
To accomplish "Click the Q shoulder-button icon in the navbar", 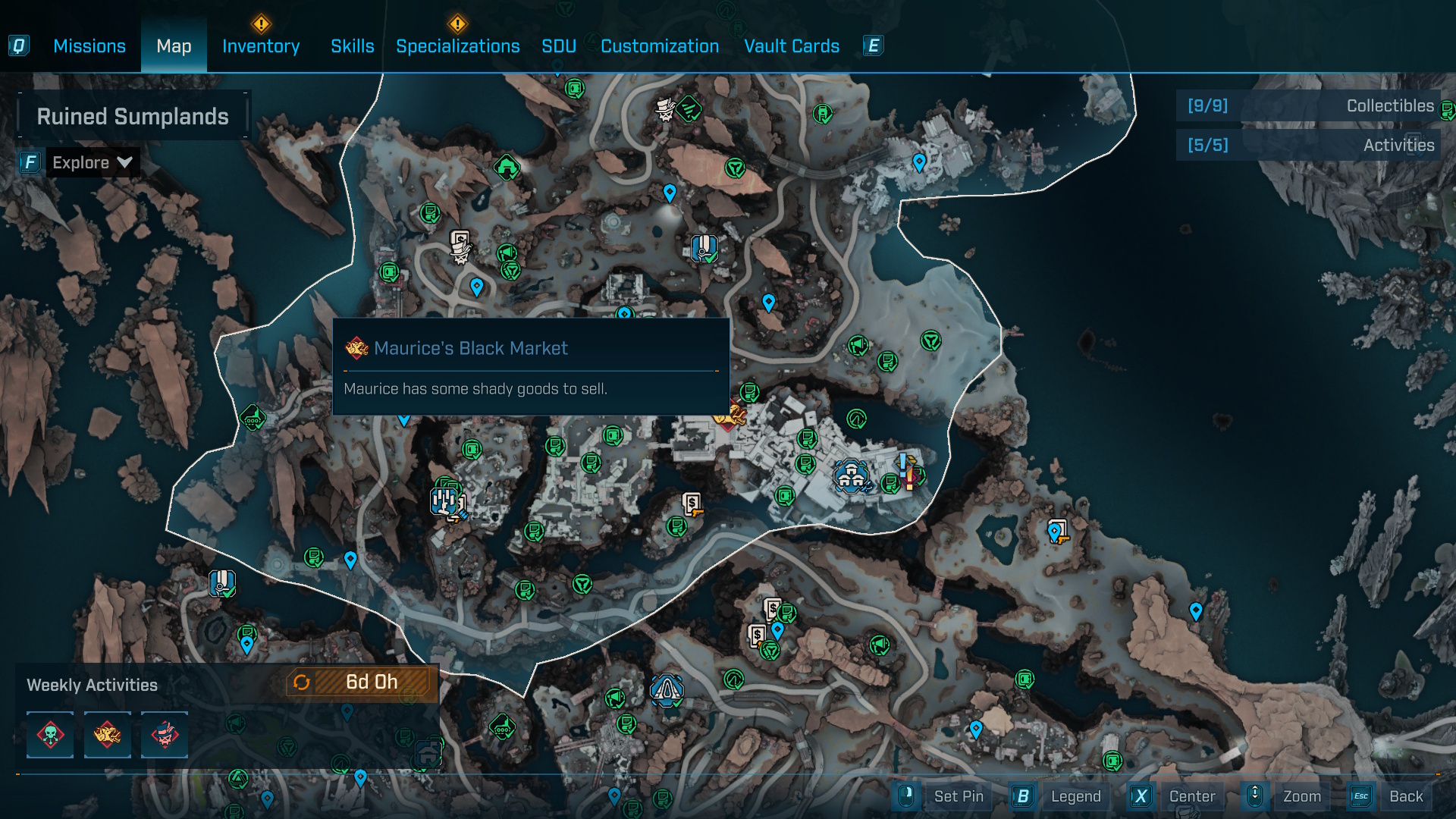I will [20, 45].
